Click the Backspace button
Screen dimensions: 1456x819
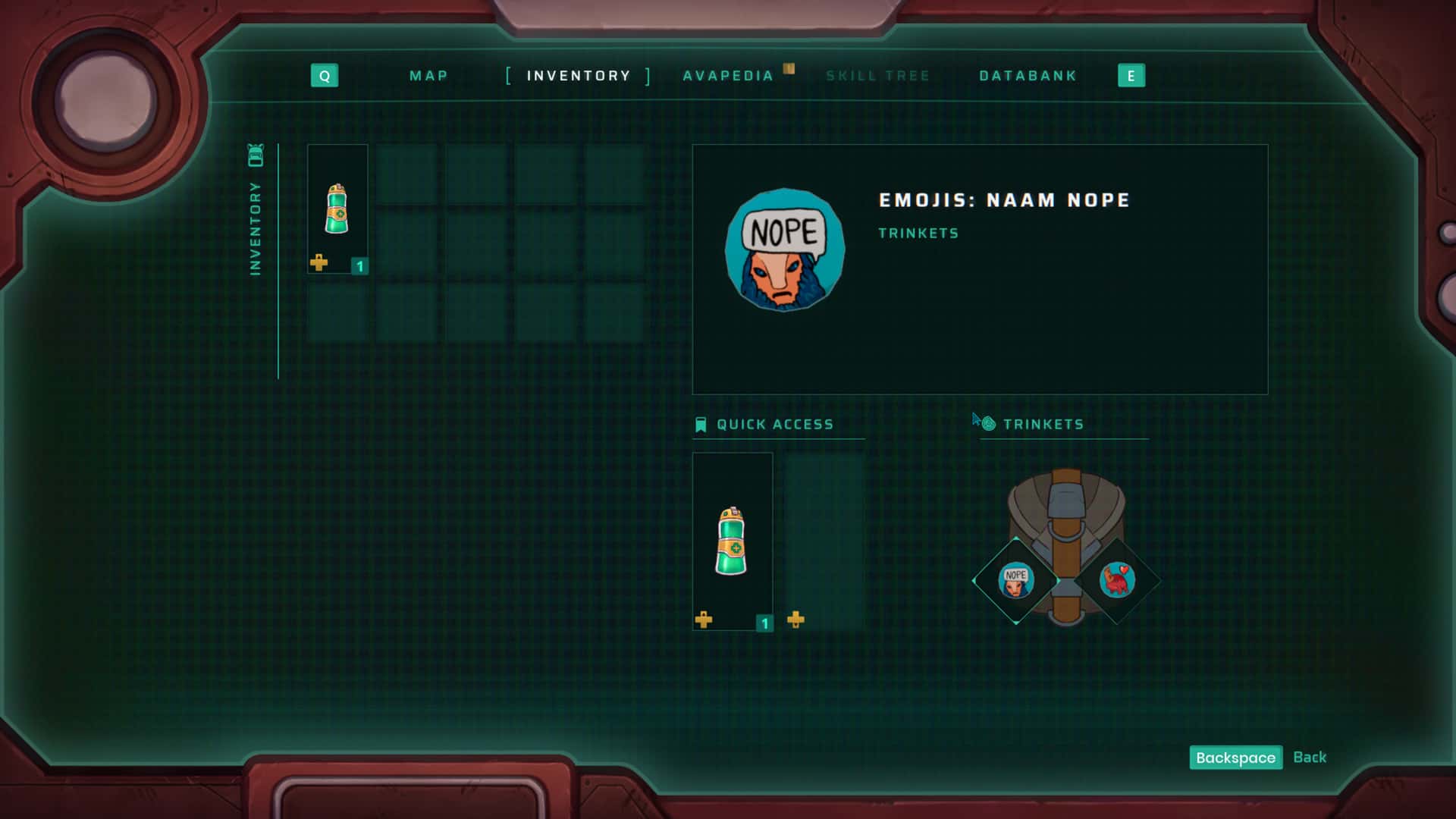1235,758
